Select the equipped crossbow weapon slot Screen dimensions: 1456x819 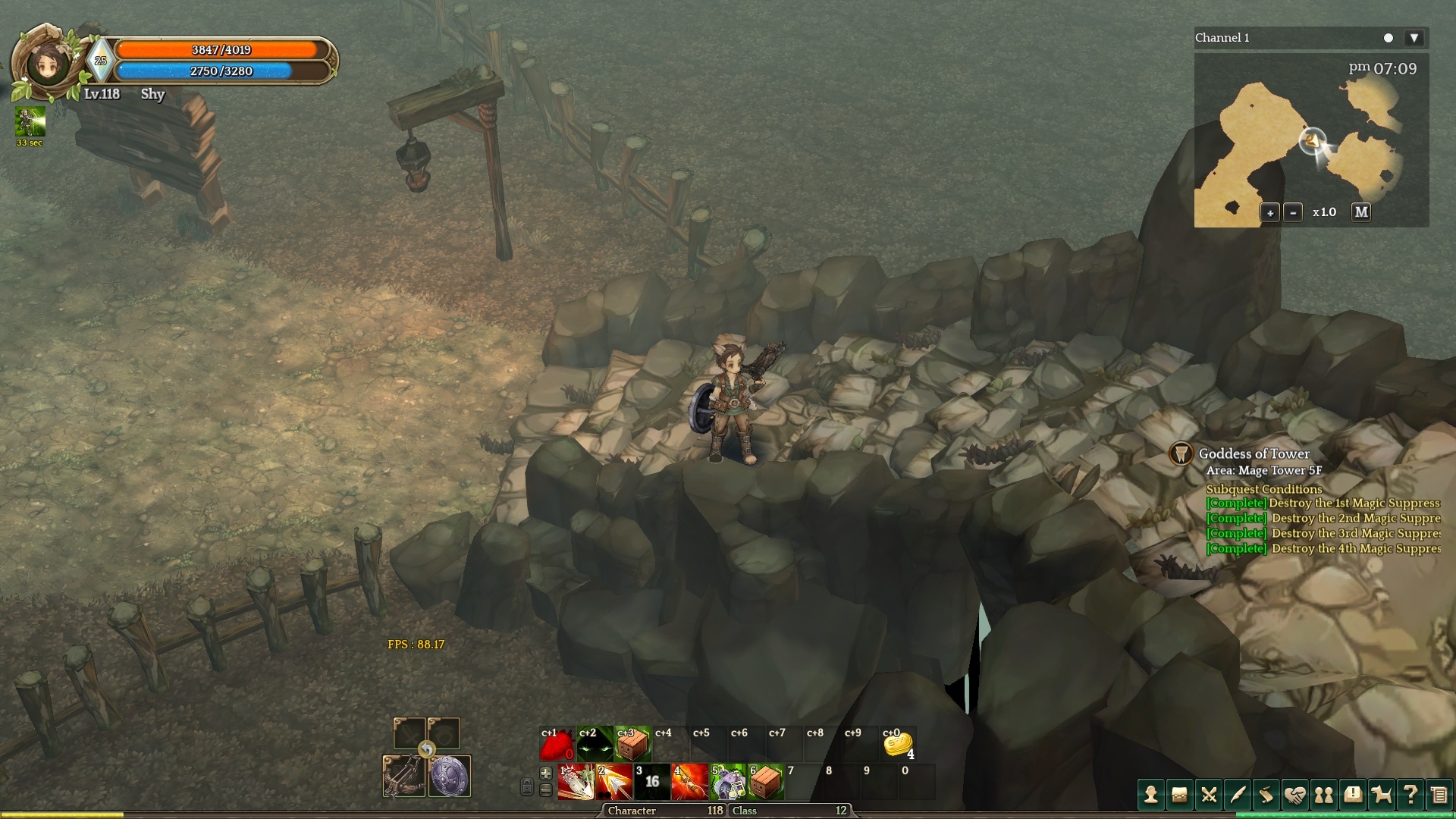pos(404,776)
